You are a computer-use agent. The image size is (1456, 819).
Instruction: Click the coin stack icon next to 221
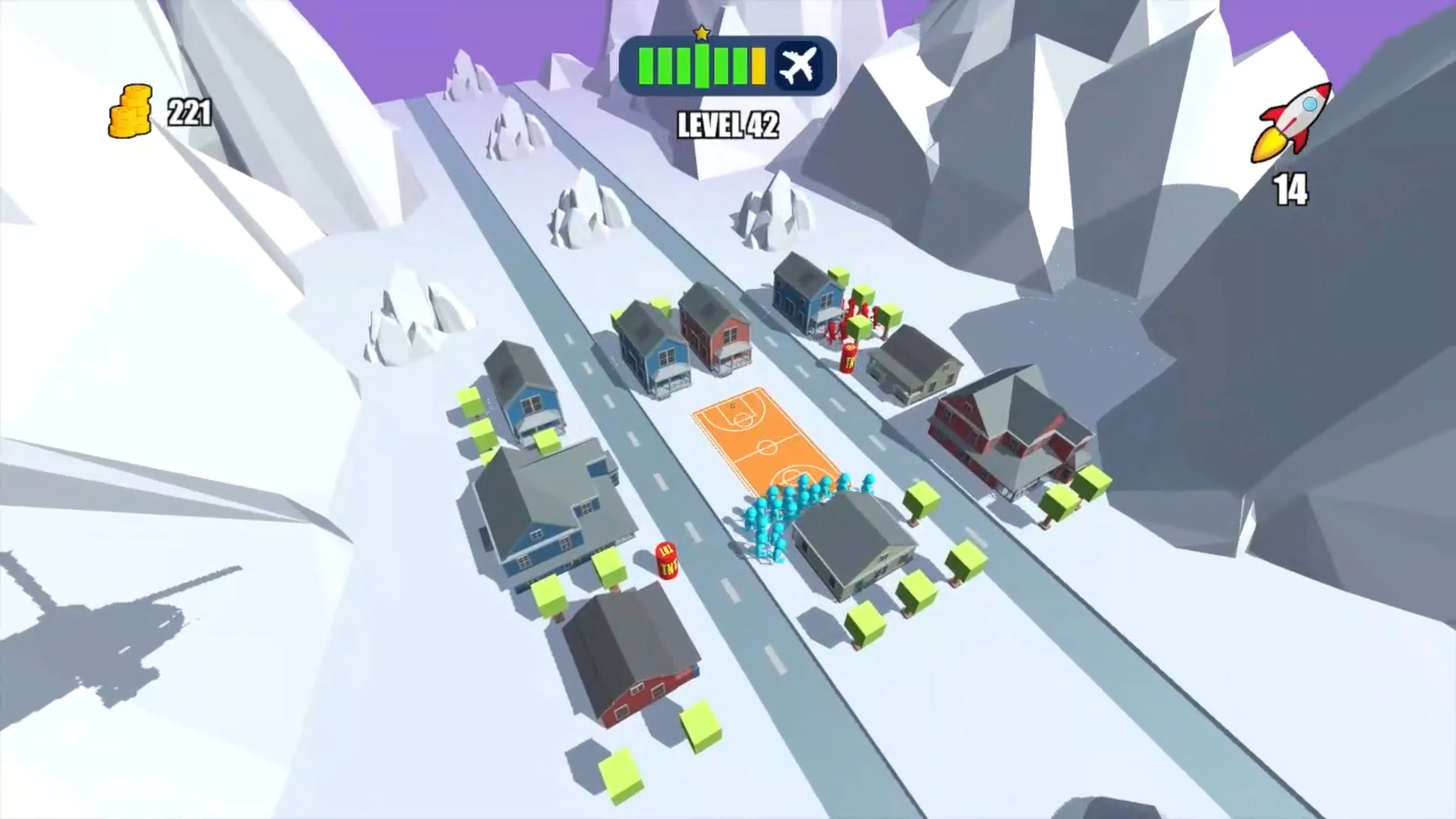(131, 112)
